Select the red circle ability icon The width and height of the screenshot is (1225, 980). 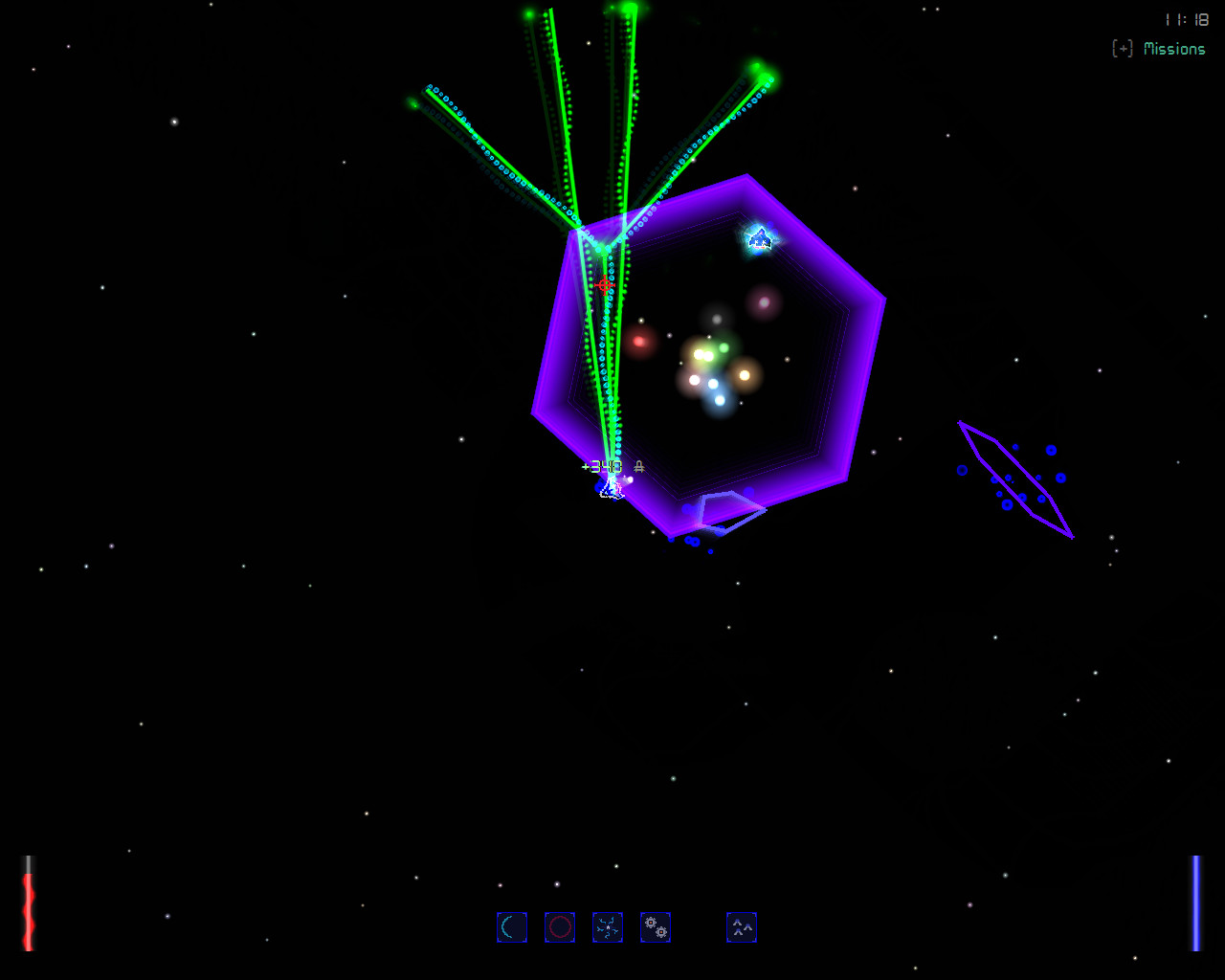coord(560,926)
